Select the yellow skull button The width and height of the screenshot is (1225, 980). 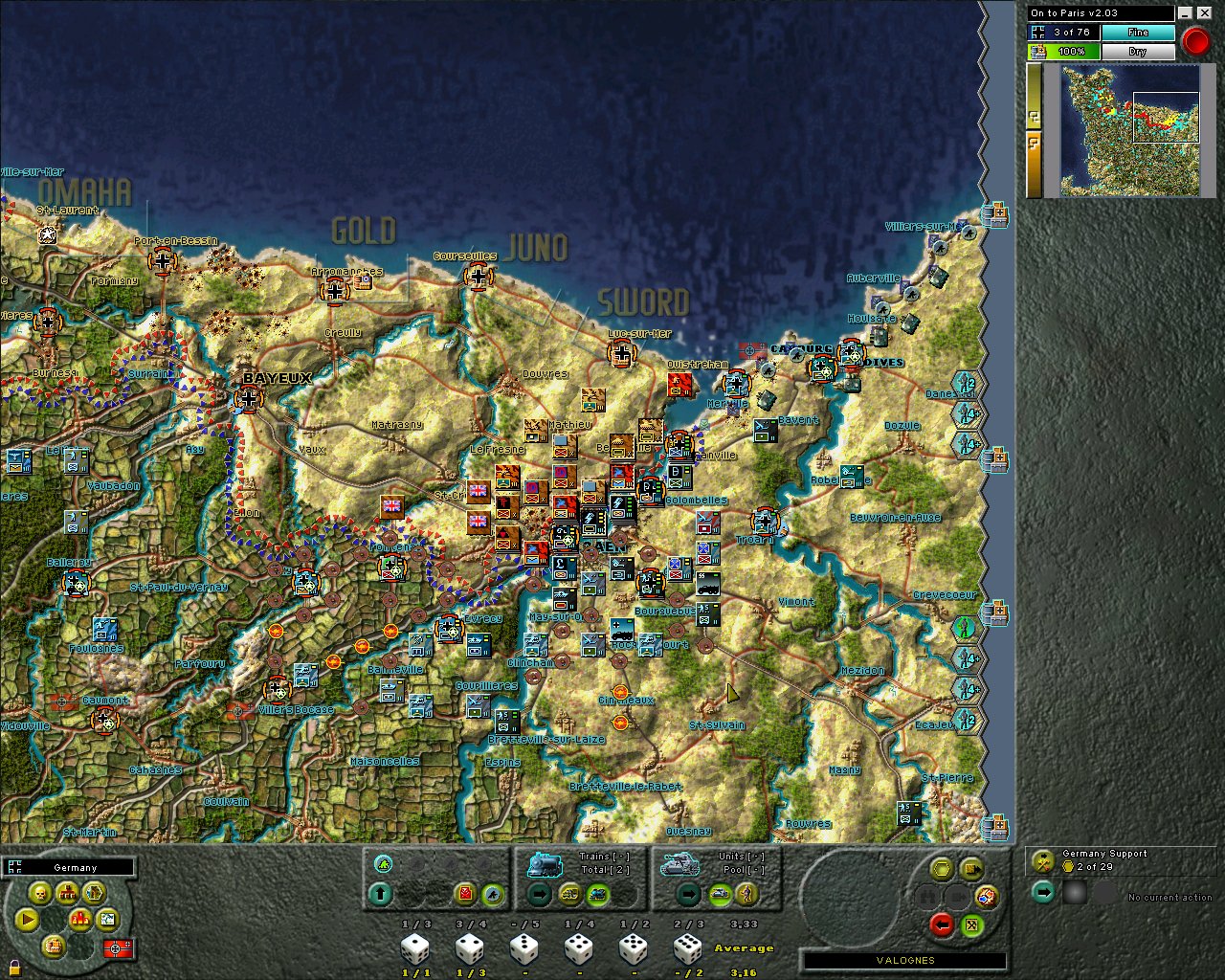pyautogui.click(x=40, y=894)
